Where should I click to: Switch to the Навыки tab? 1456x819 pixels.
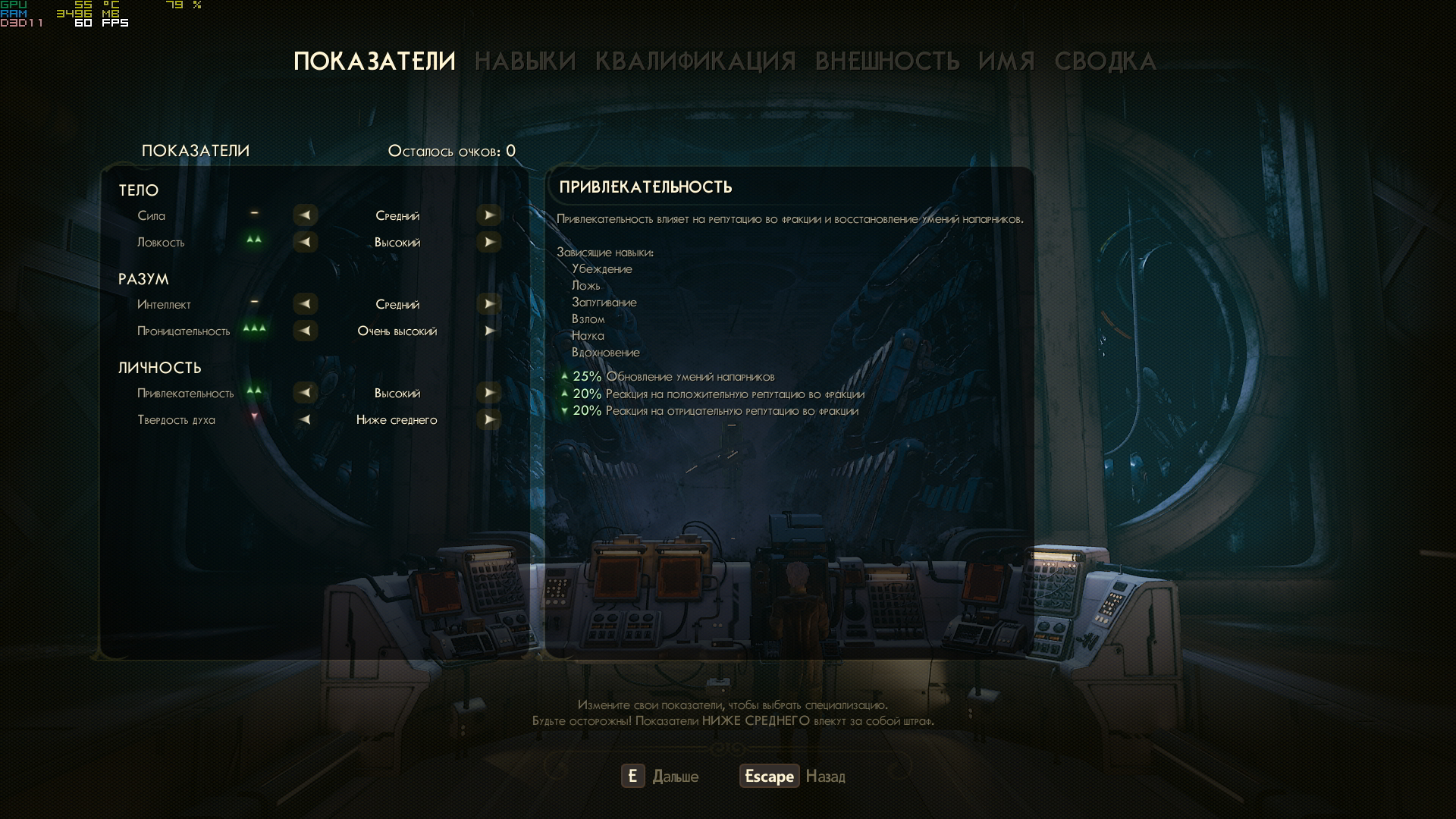(525, 61)
